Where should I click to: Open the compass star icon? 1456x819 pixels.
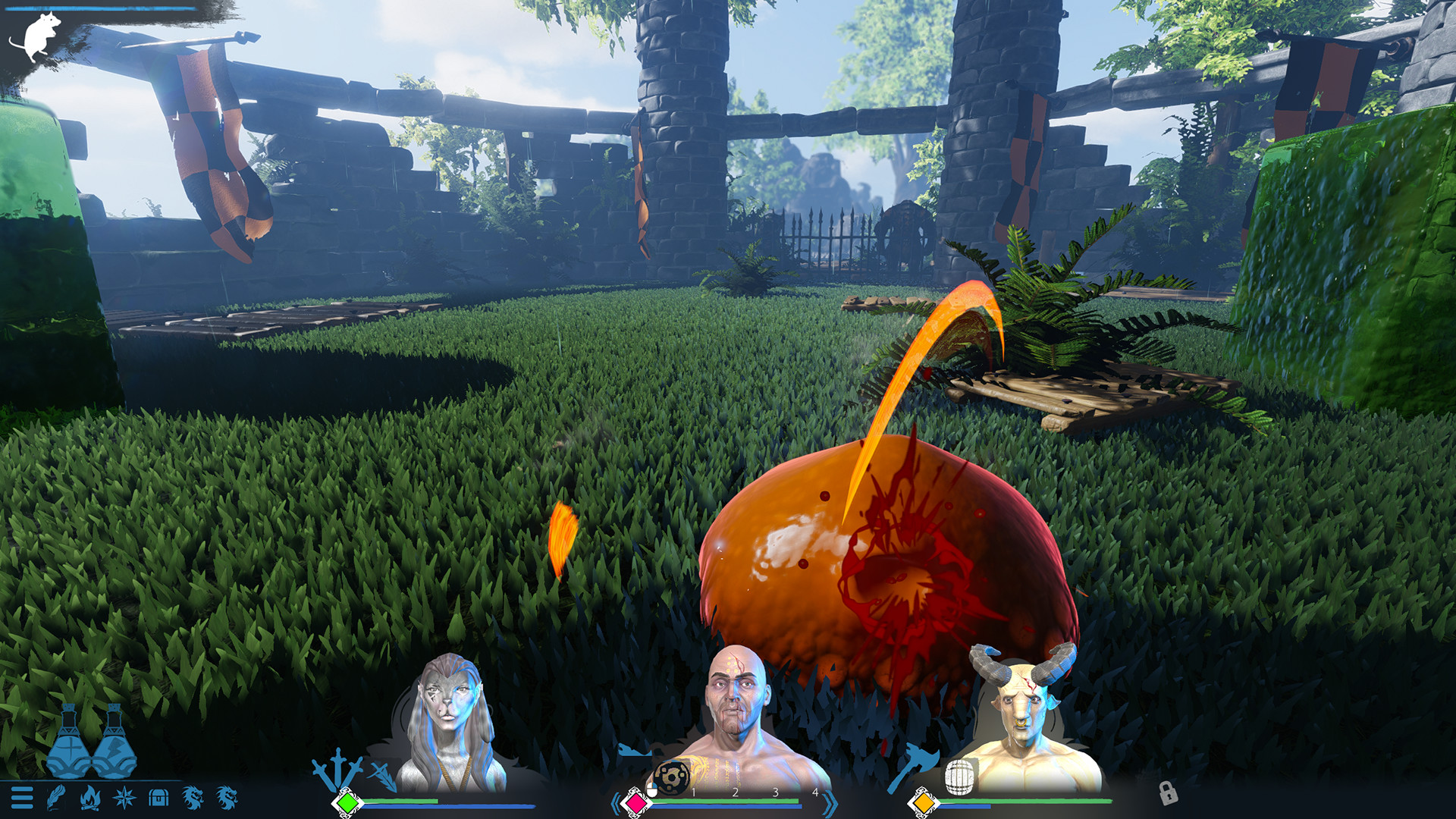(x=125, y=798)
